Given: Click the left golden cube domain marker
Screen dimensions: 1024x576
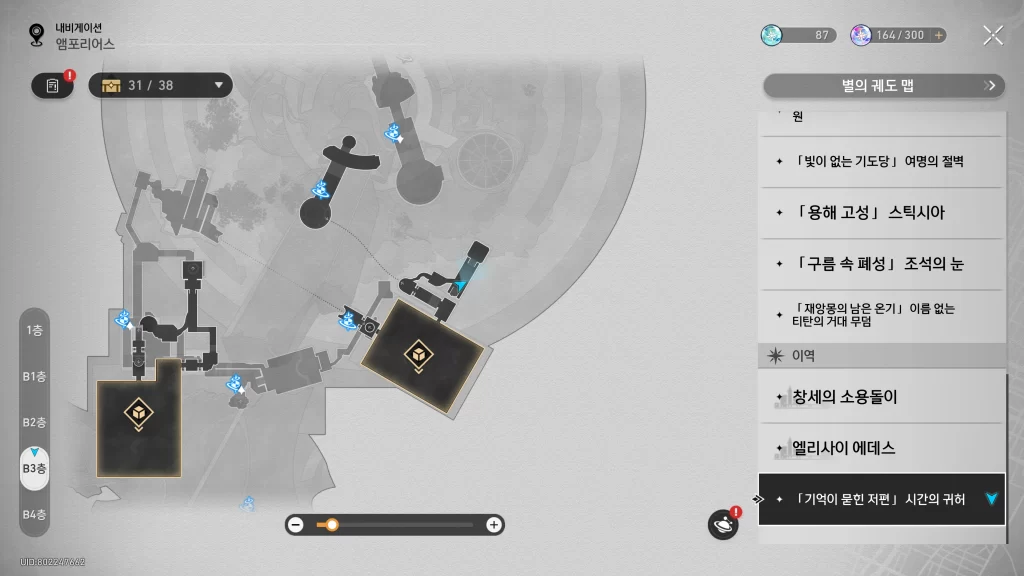Looking at the screenshot, I should point(138,412).
